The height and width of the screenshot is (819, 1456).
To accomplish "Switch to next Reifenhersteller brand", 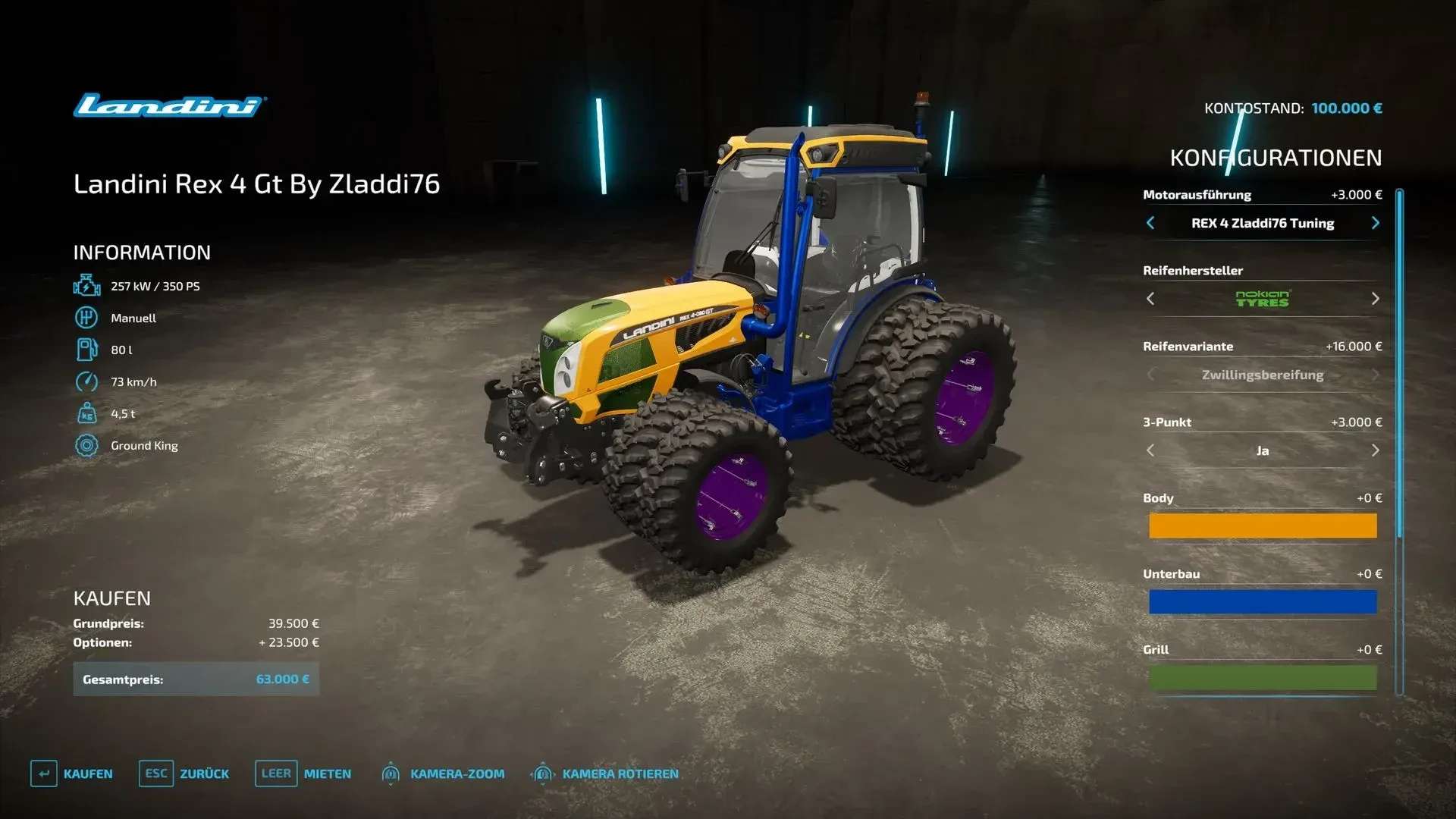I will coord(1375,299).
